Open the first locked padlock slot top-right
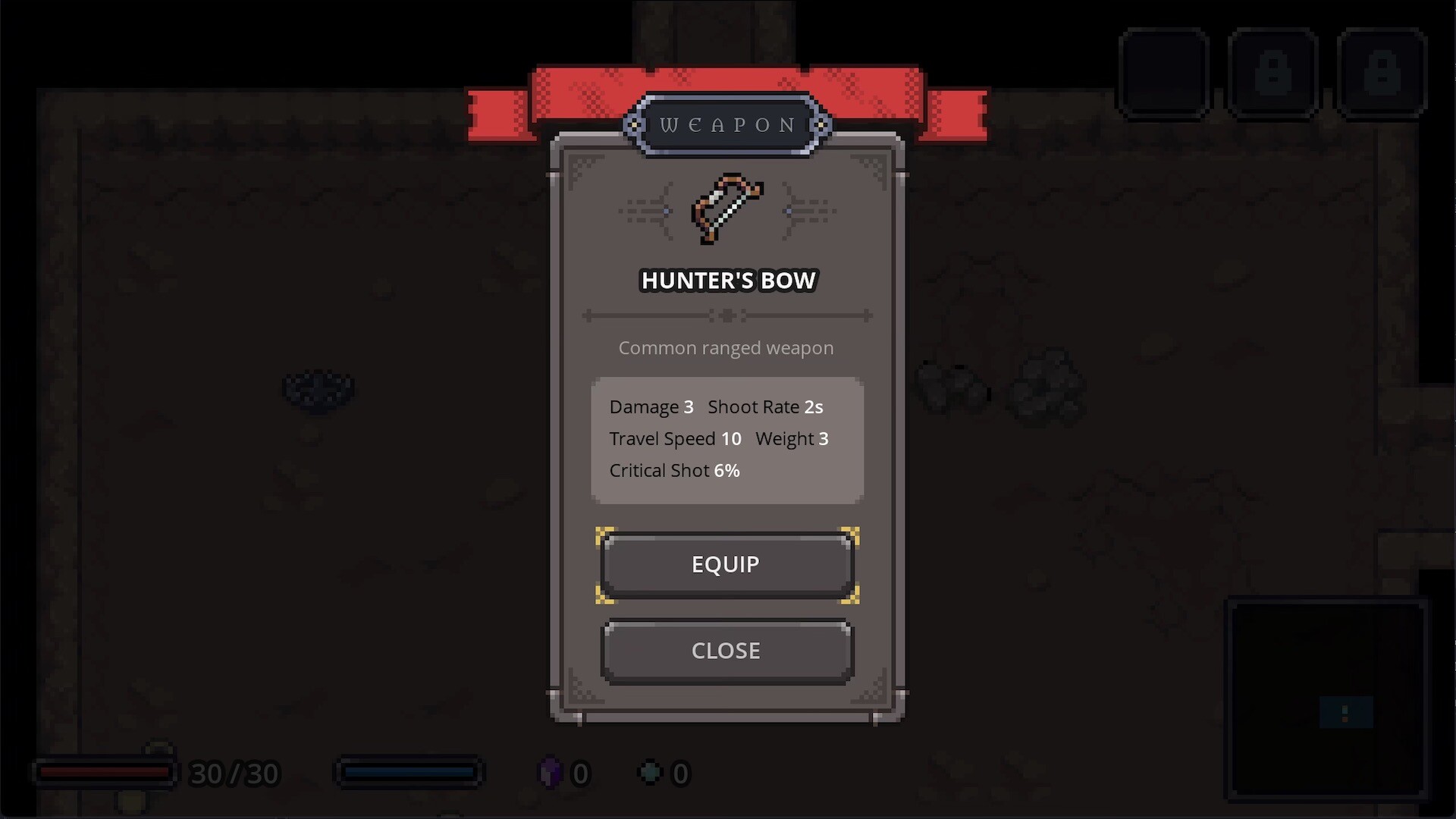1456x819 pixels. click(1272, 74)
